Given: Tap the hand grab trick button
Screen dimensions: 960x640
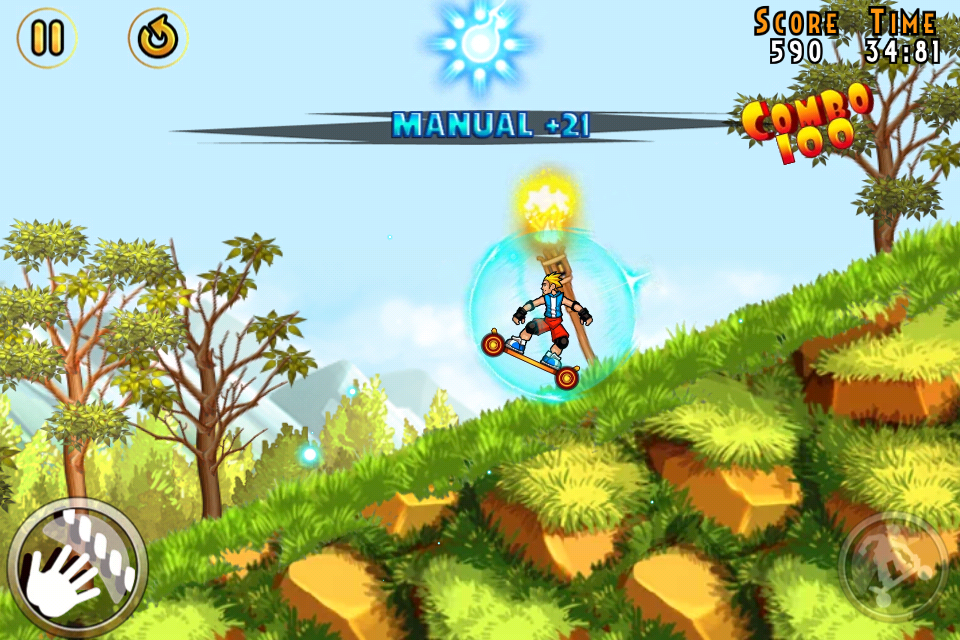Looking at the screenshot, I should click(76, 567).
